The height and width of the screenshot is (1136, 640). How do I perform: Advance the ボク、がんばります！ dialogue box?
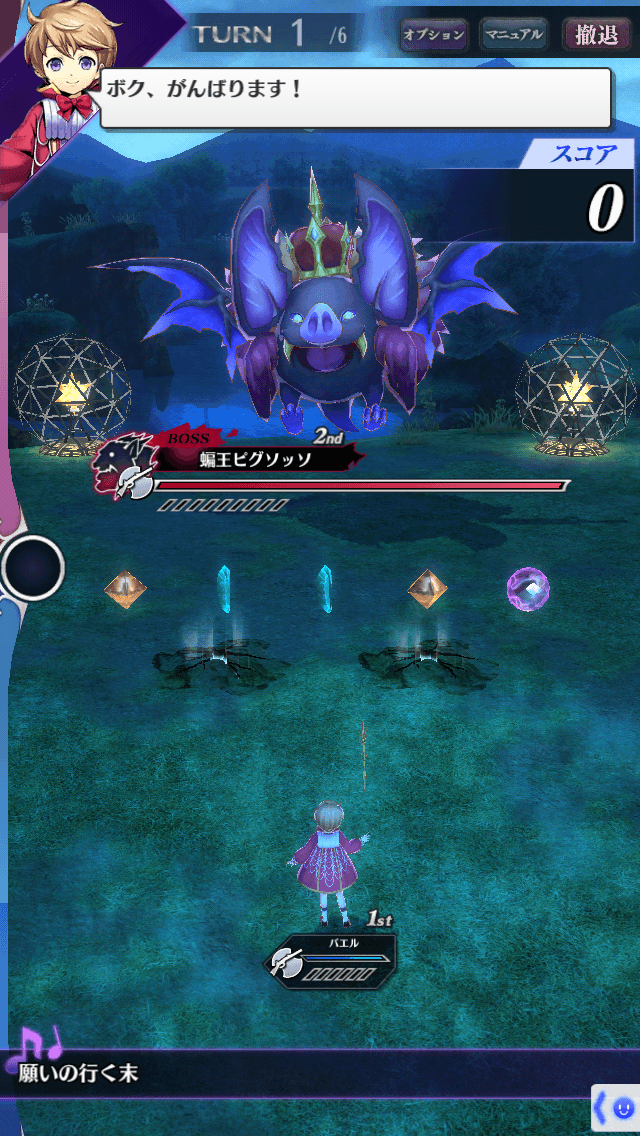(x=355, y=98)
